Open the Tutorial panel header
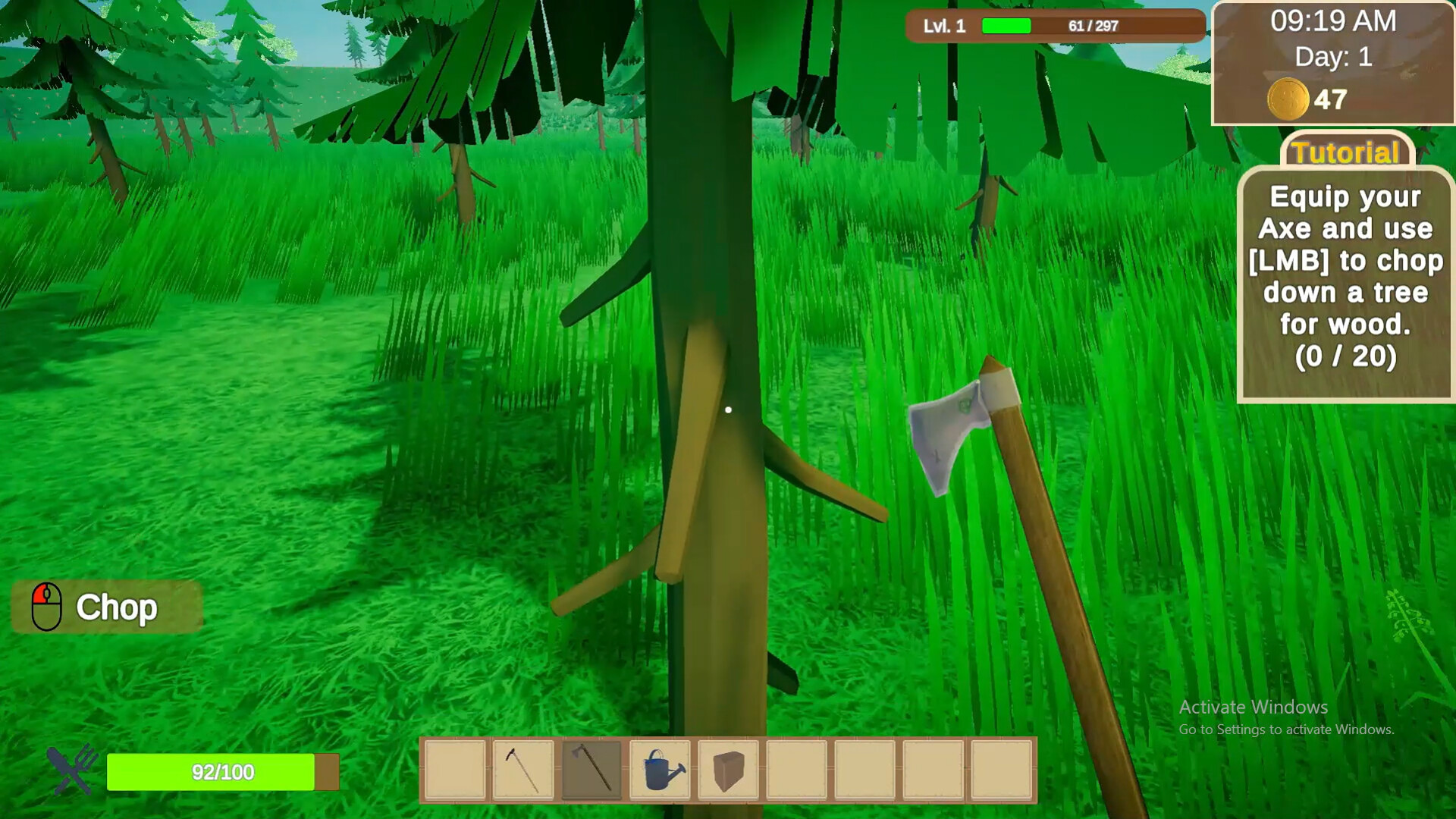 1346,152
